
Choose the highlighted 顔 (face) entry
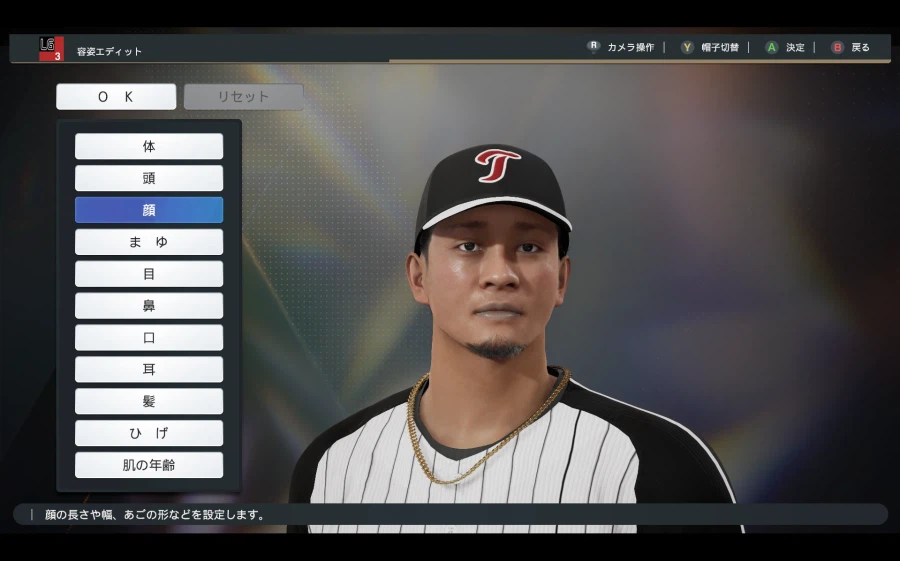(149, 210)
